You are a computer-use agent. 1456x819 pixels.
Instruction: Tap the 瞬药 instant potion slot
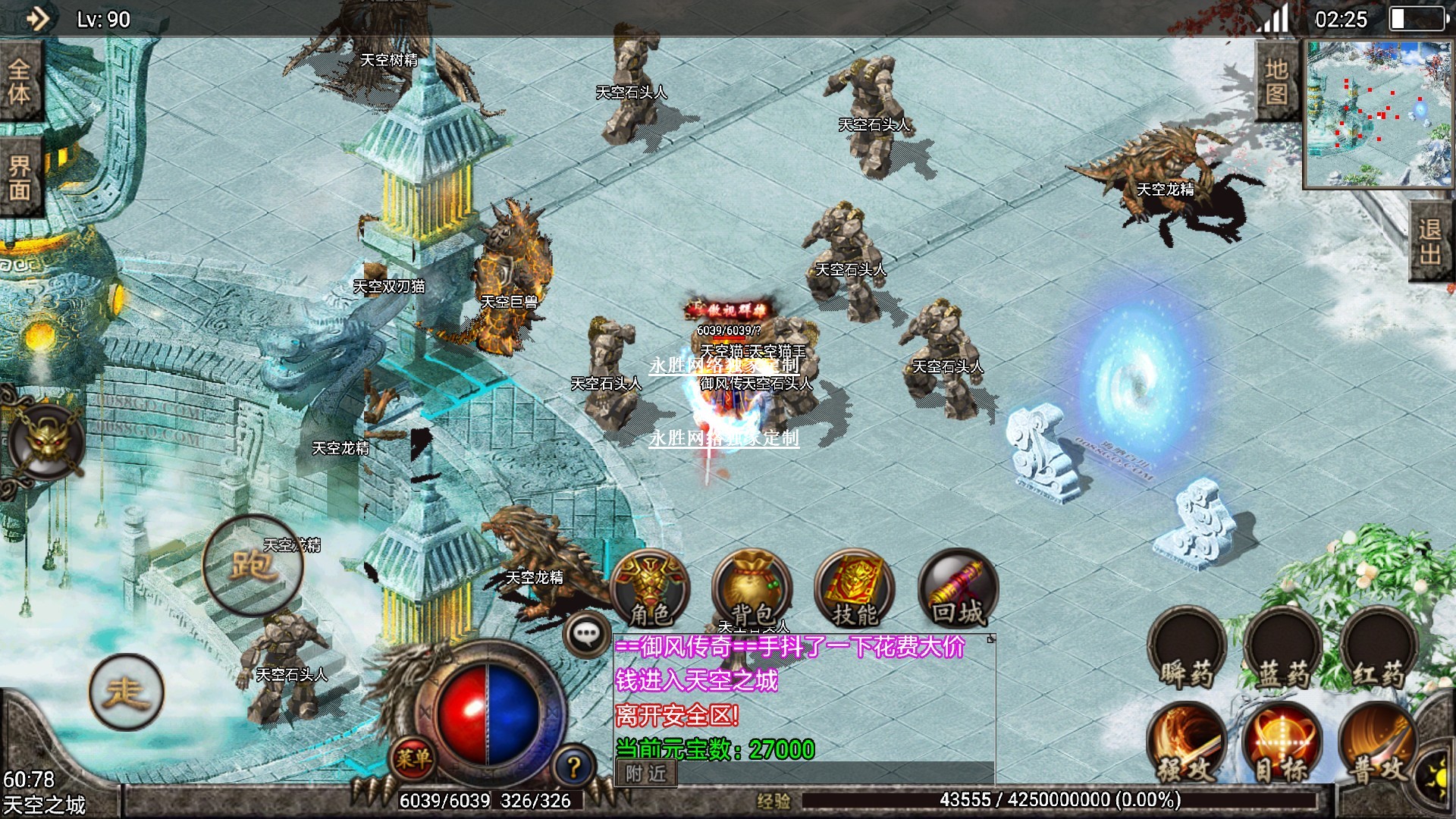(x=1187, y=650)
